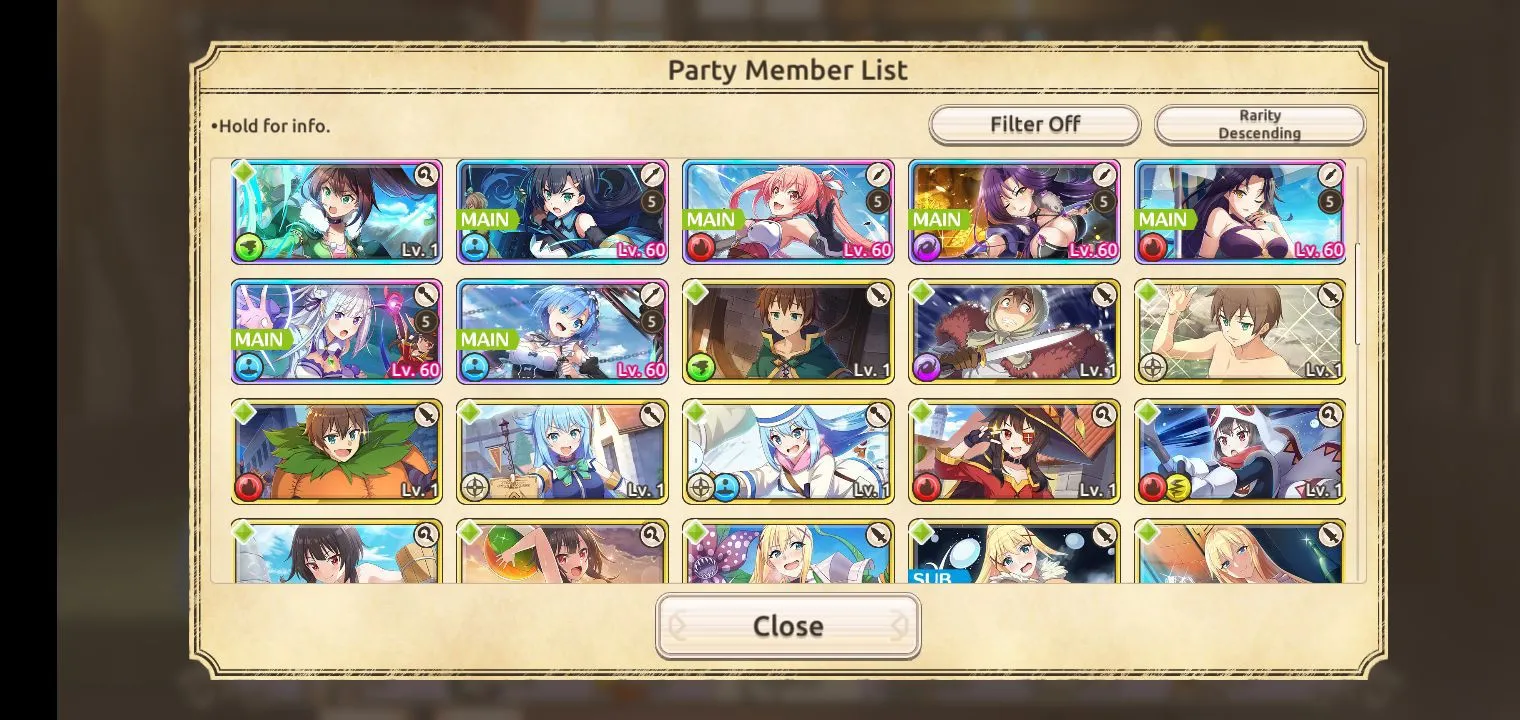Select the green-clad archer girl Lv. 1 card
This screenshot has height=720, width=1520.
tap(336, 212)
